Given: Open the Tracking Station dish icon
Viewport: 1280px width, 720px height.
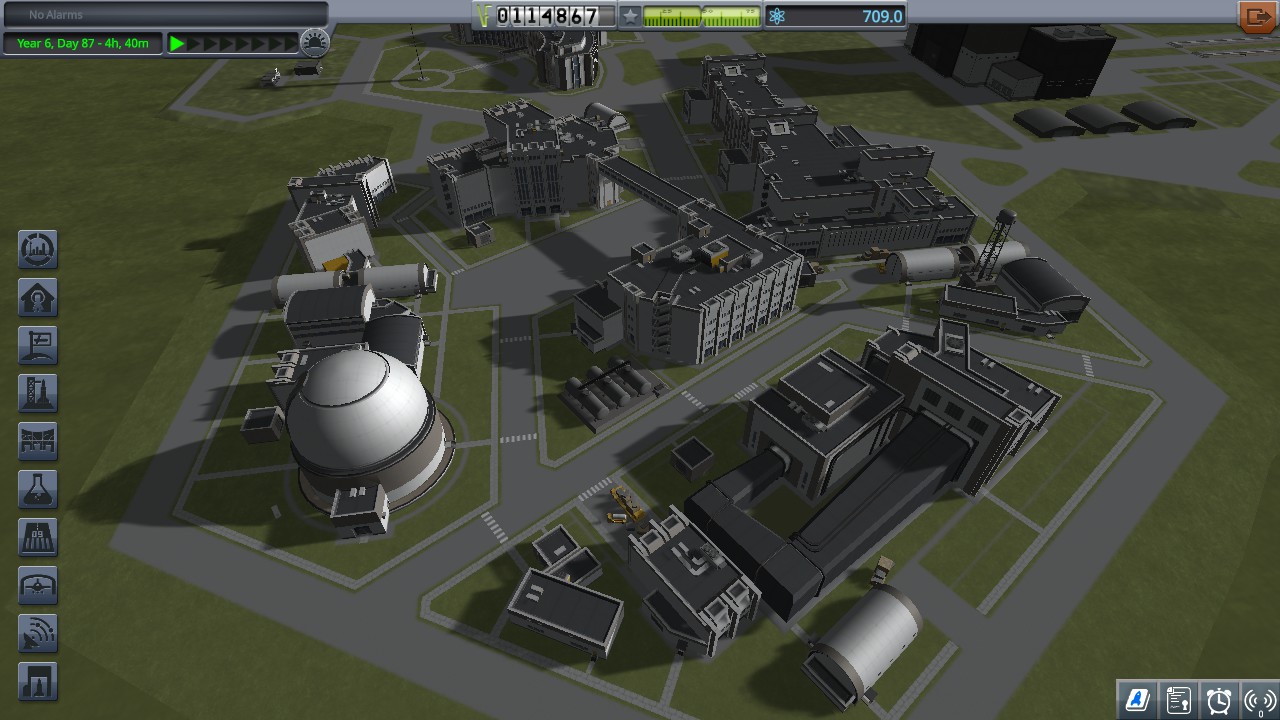Looking at the screenshot, I should click(38, 634).
